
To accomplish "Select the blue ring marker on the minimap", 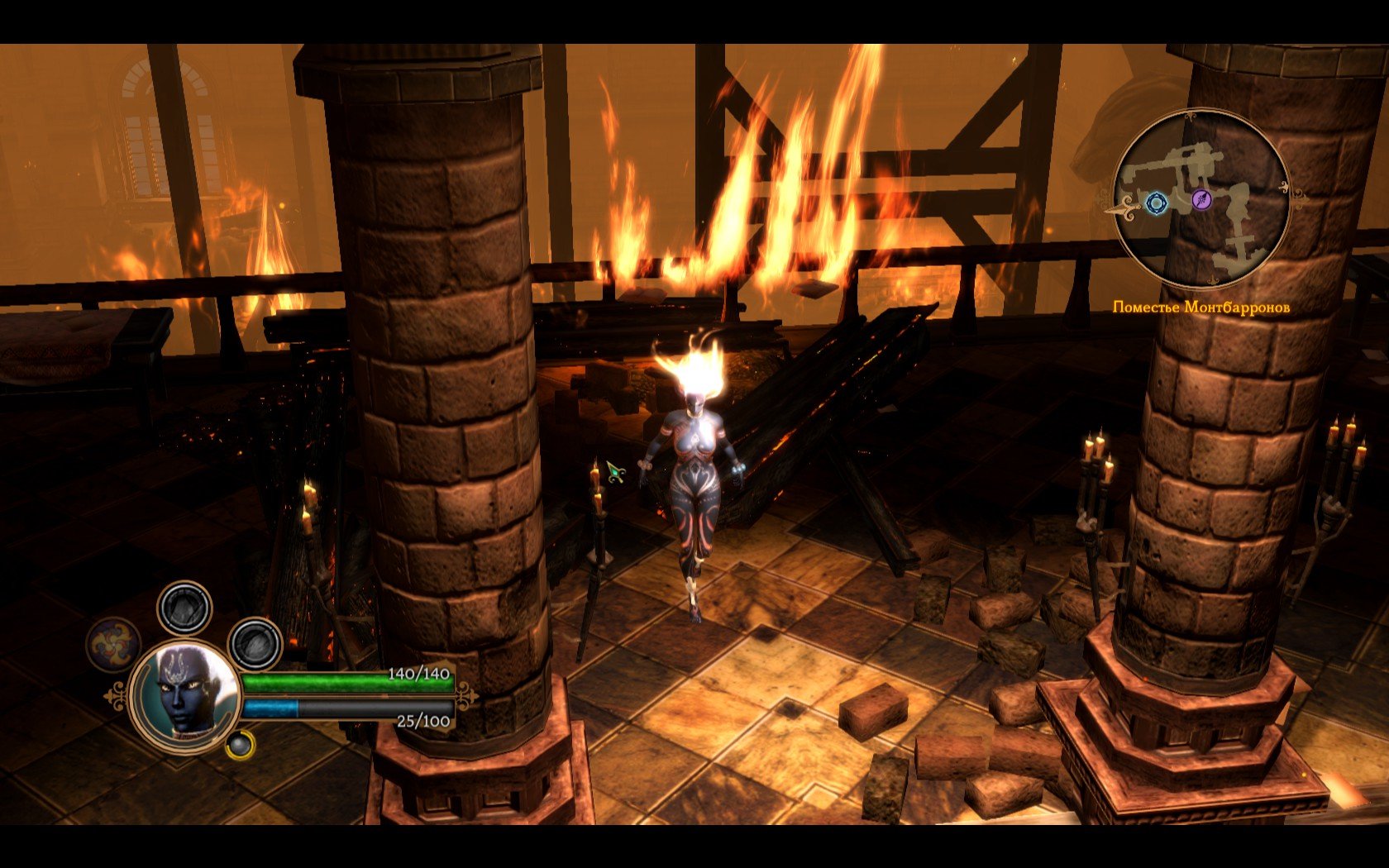I will (x=1156, y=203).
